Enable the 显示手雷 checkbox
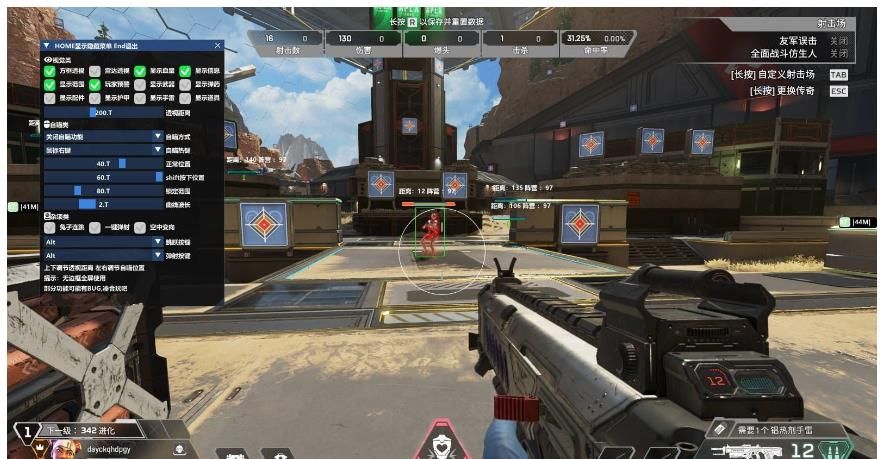The width and height of the screenshot is (892, 459). [x=140, y=98]
